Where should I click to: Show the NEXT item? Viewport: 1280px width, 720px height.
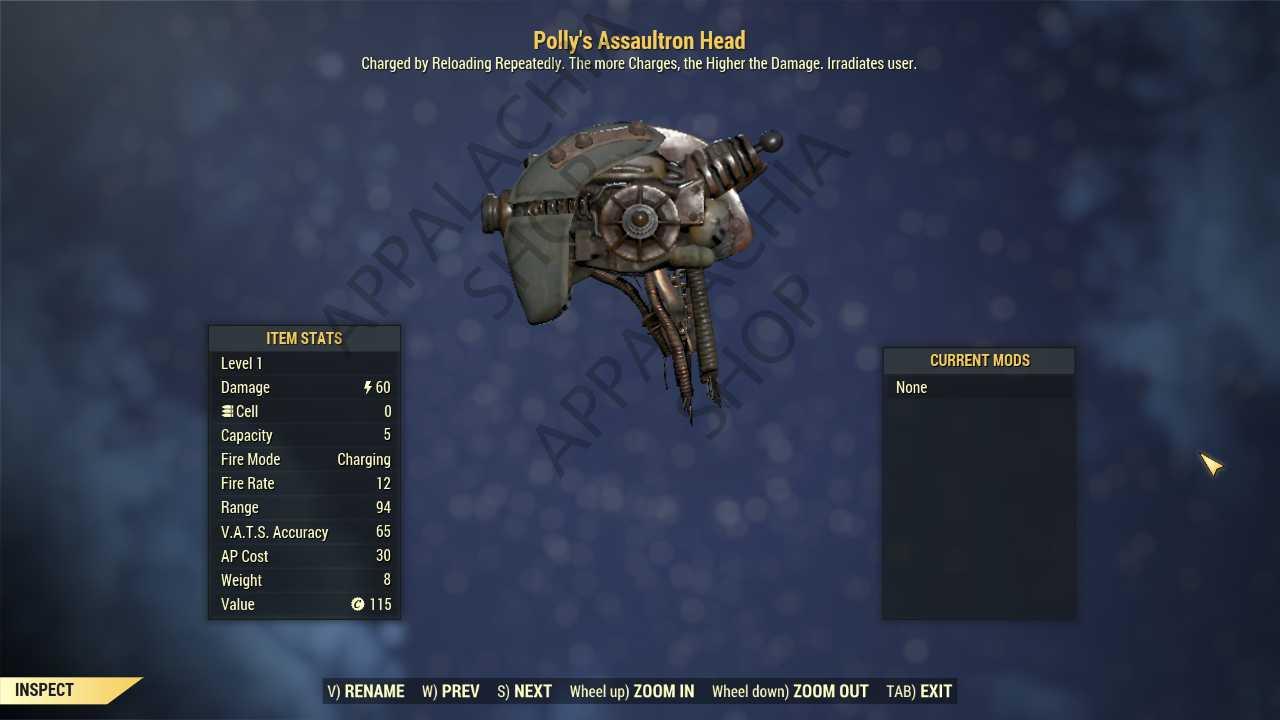(x=524, y=691)
